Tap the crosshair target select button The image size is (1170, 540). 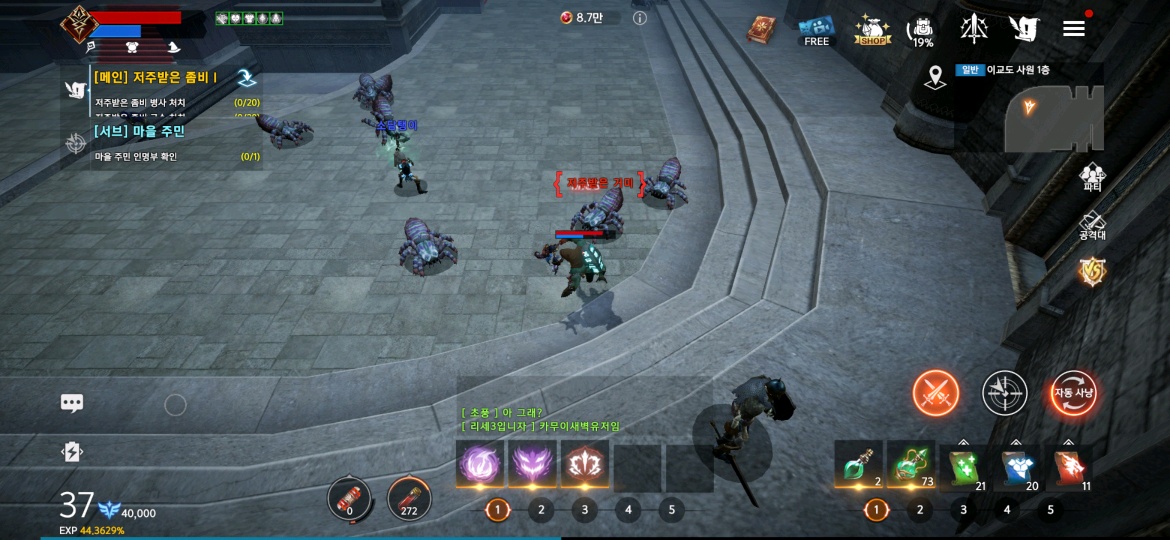pyautogui.click(x=1004, y=393)
